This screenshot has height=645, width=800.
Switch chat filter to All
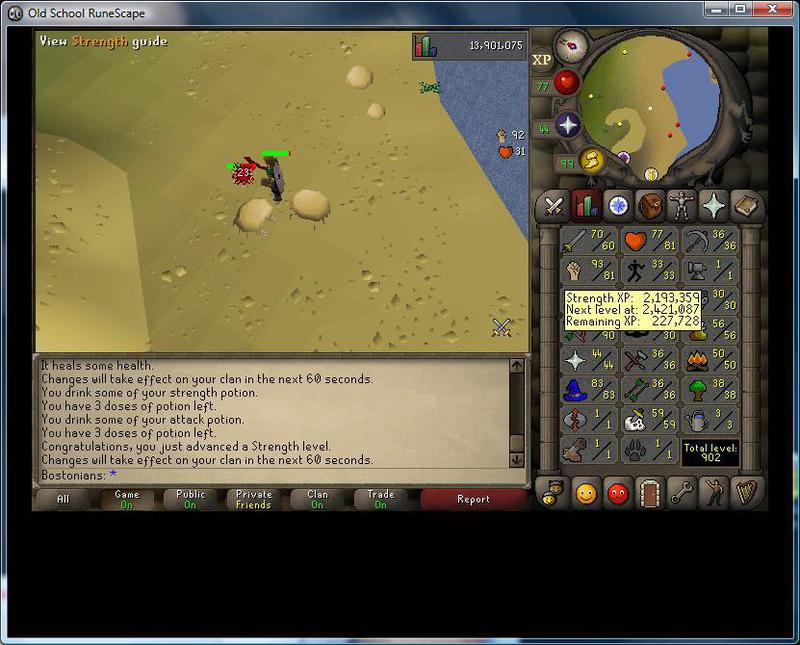point(63,499)
